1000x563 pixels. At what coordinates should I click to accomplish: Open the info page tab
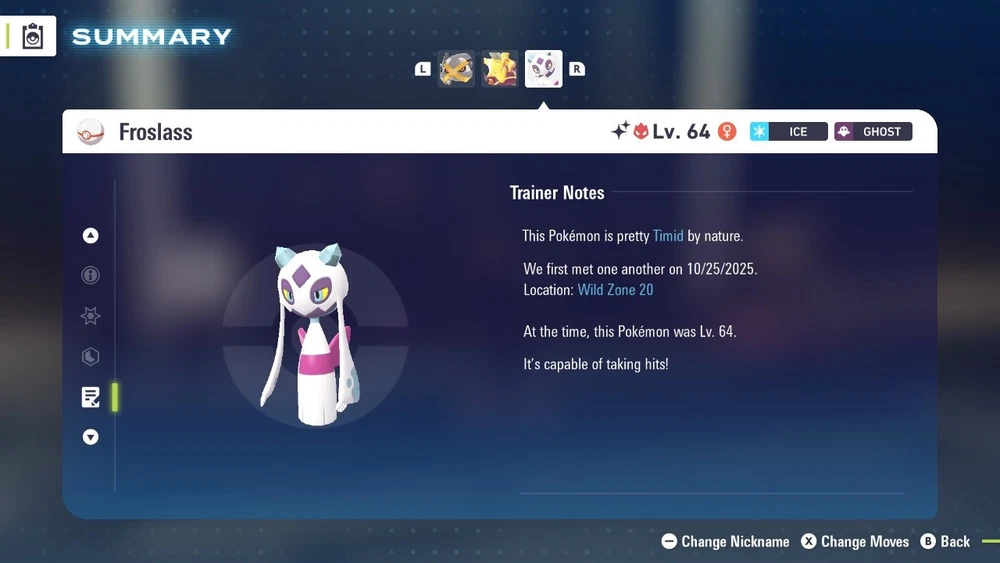tap(91, 276)
